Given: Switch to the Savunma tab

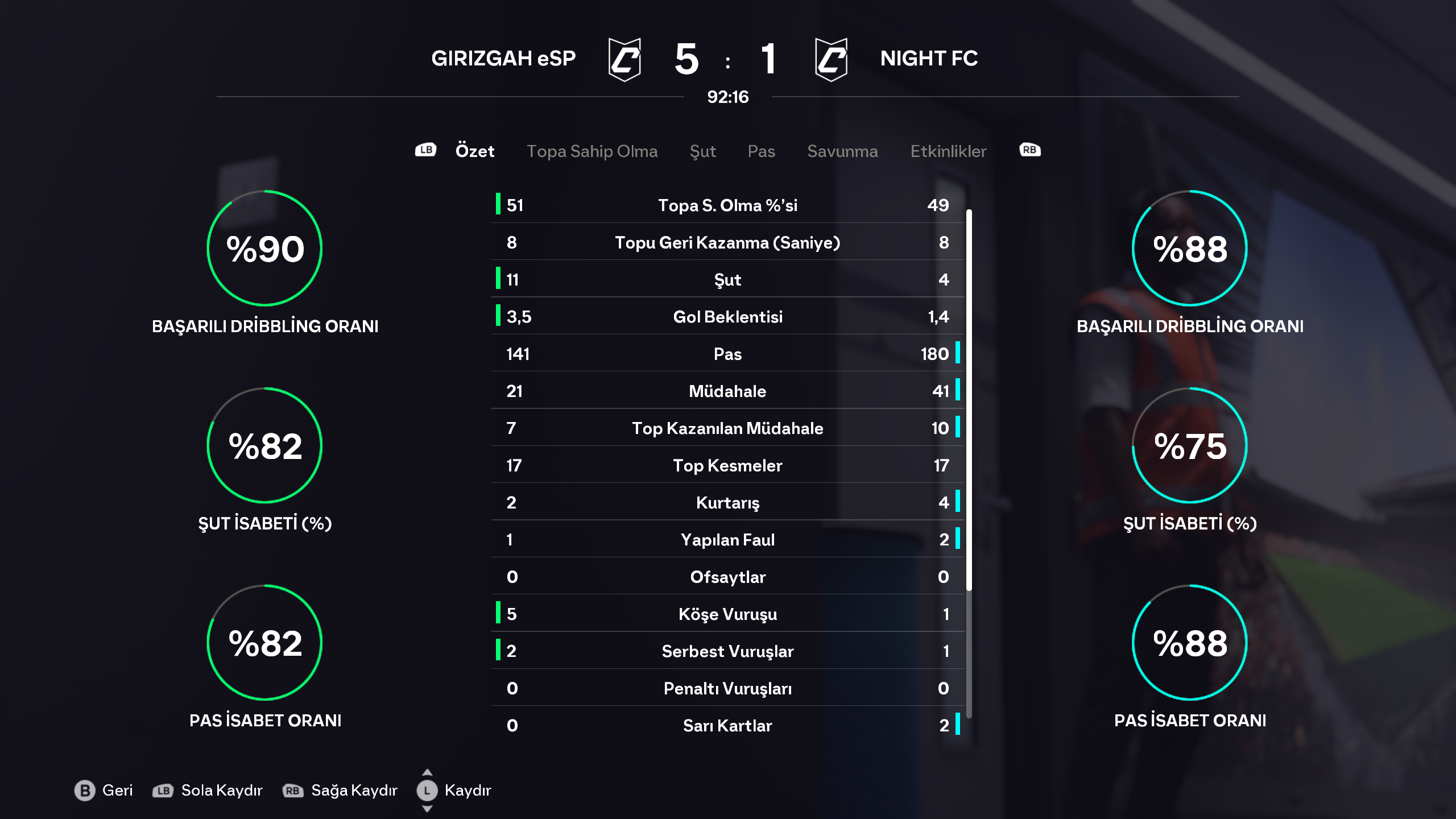Looking at the screenshot, I should pos(842,151).
